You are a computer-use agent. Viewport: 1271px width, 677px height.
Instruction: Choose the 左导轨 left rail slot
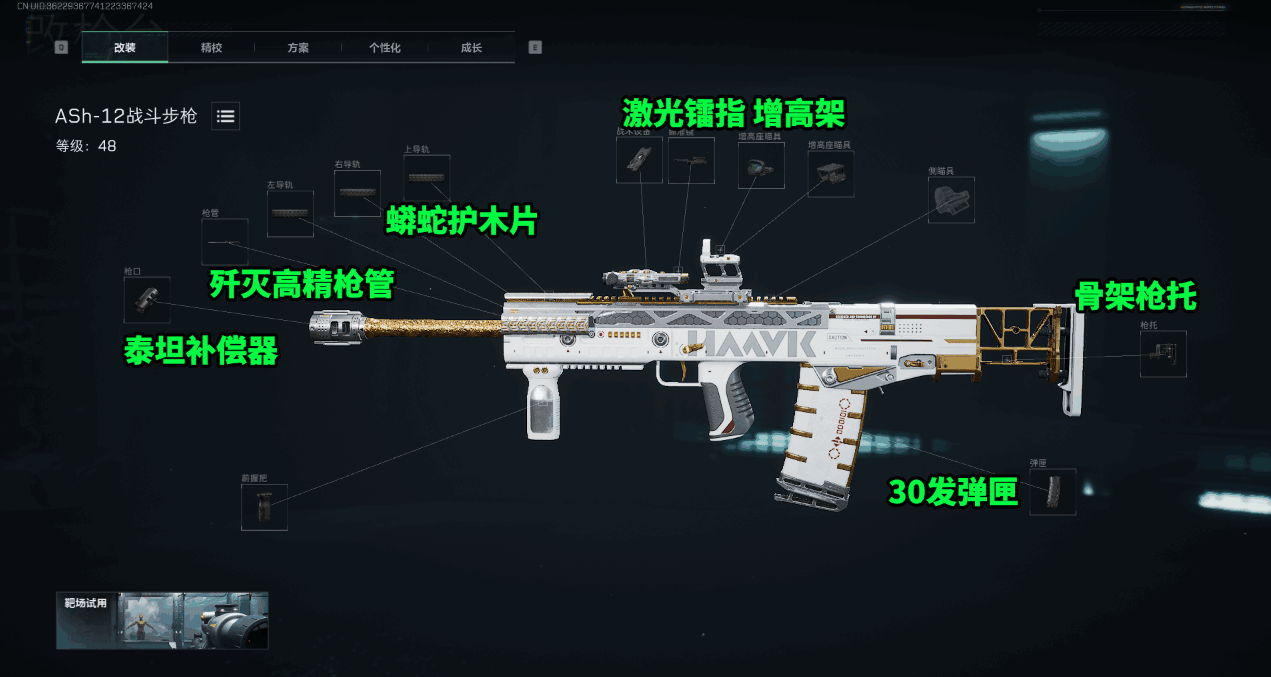pos(290,214)
